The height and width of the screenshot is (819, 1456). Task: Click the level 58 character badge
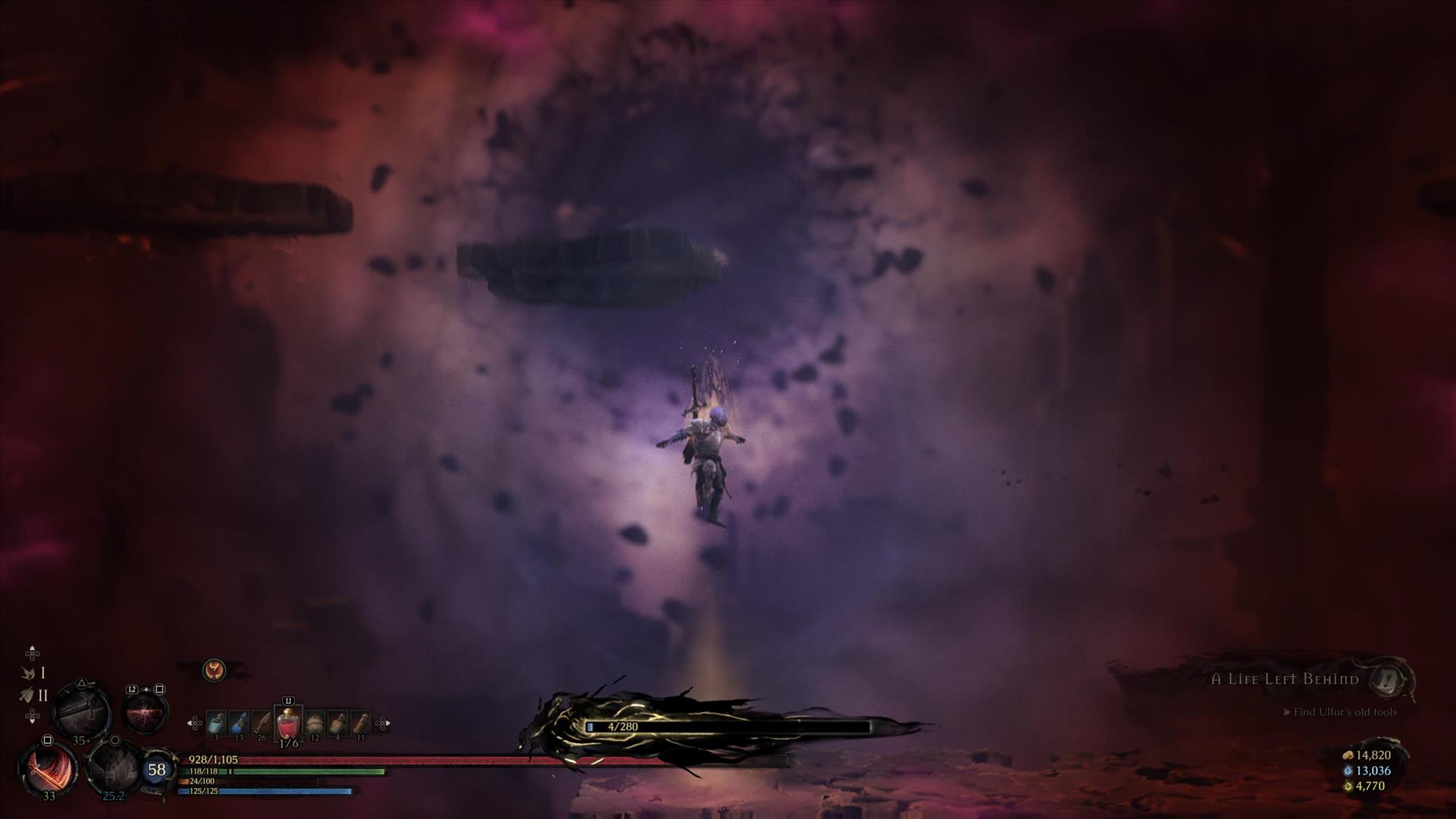point(157,770)
